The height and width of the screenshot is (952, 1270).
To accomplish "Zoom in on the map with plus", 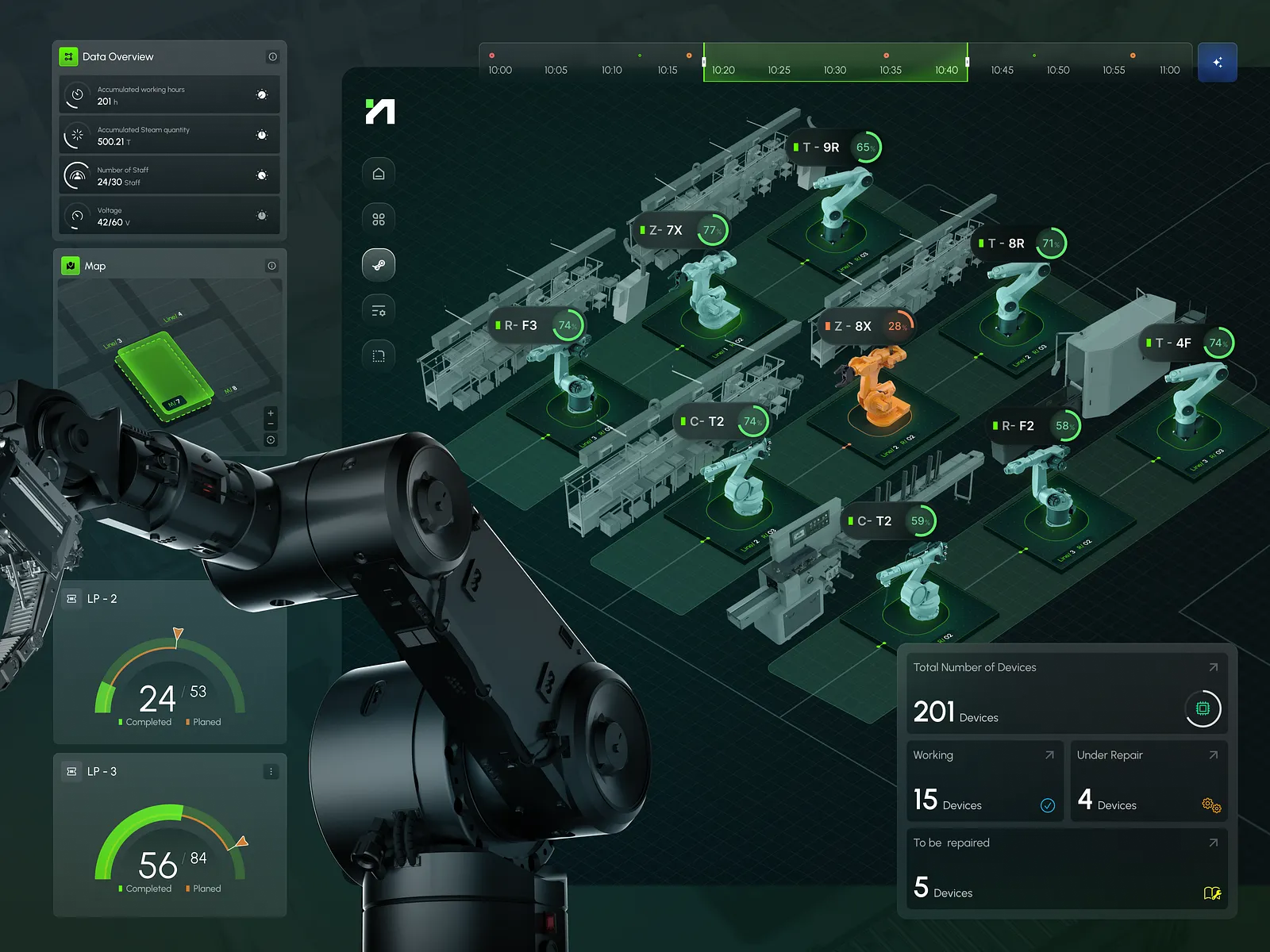I will click(x=271, y=413).
